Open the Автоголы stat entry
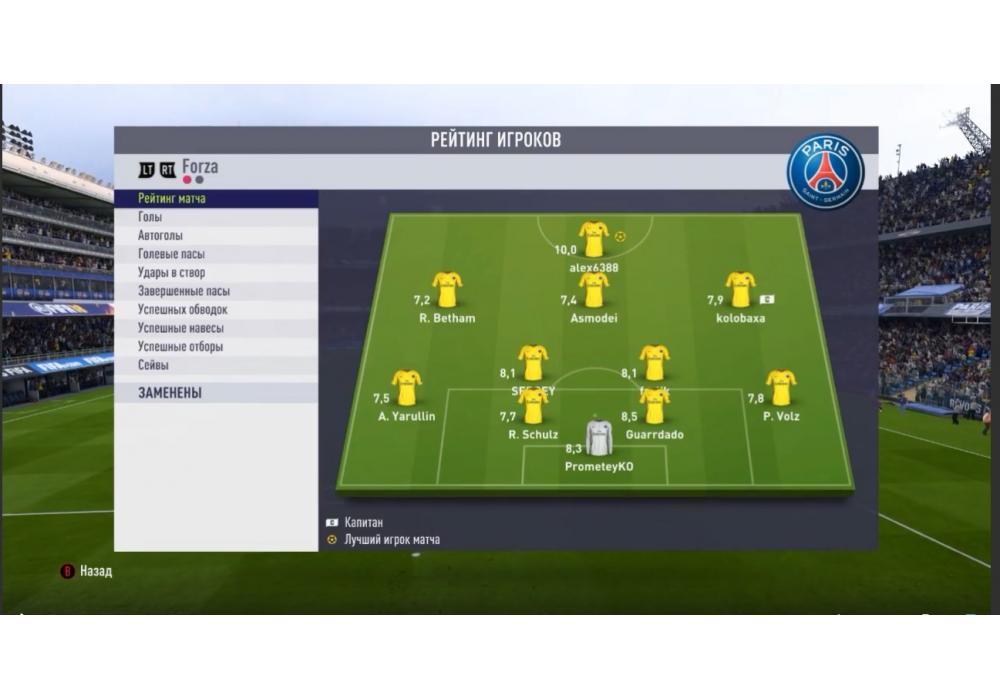 160,236
